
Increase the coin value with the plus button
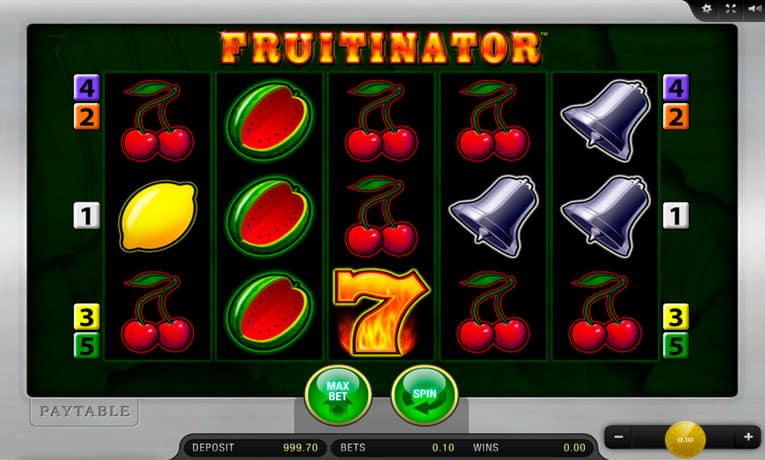(748, 437)
